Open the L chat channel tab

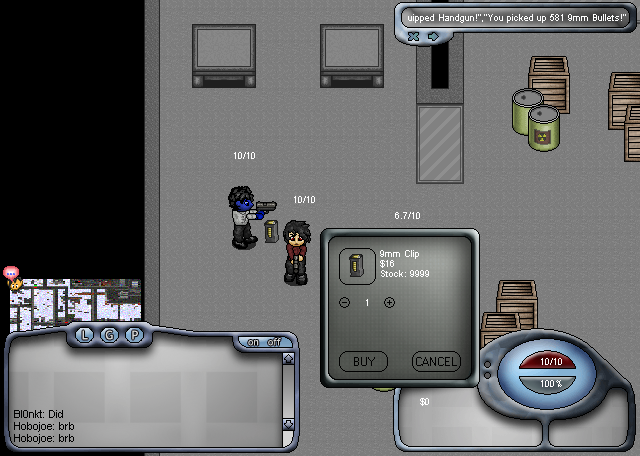coord(85,334)
